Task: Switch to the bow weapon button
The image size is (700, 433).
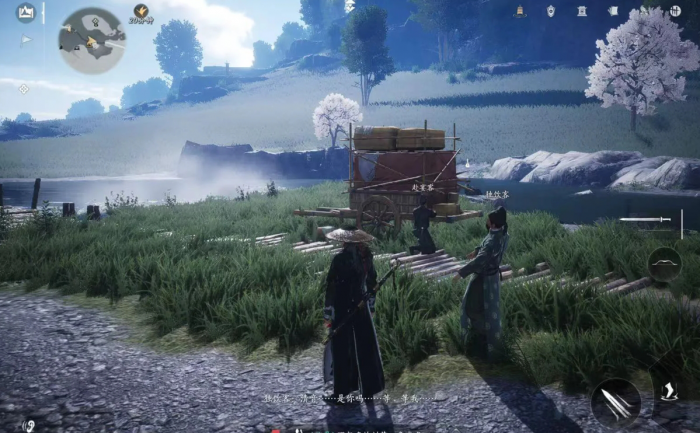Action: coord(664,264)
